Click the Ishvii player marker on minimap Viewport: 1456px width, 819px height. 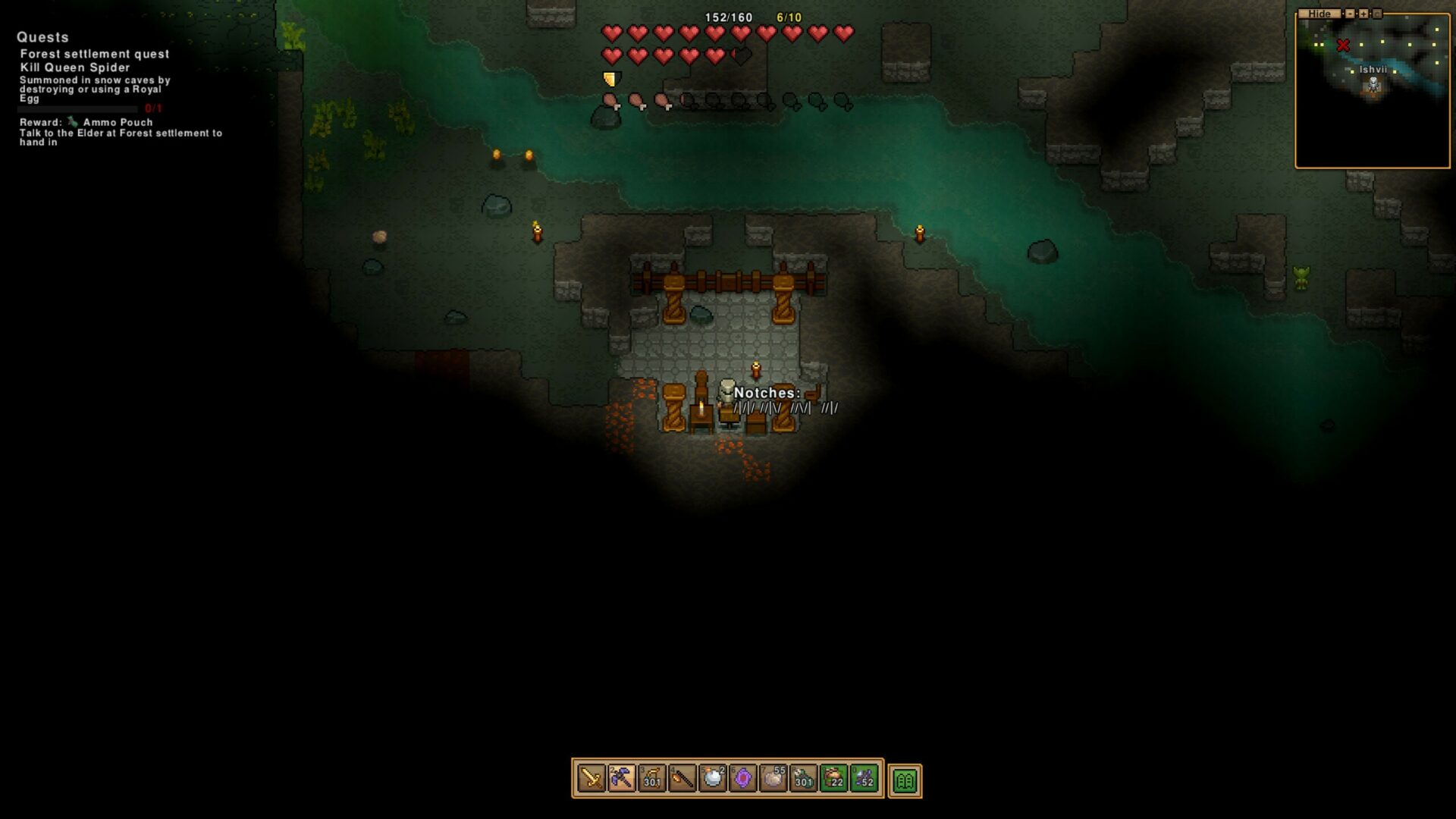point(1373,84)
